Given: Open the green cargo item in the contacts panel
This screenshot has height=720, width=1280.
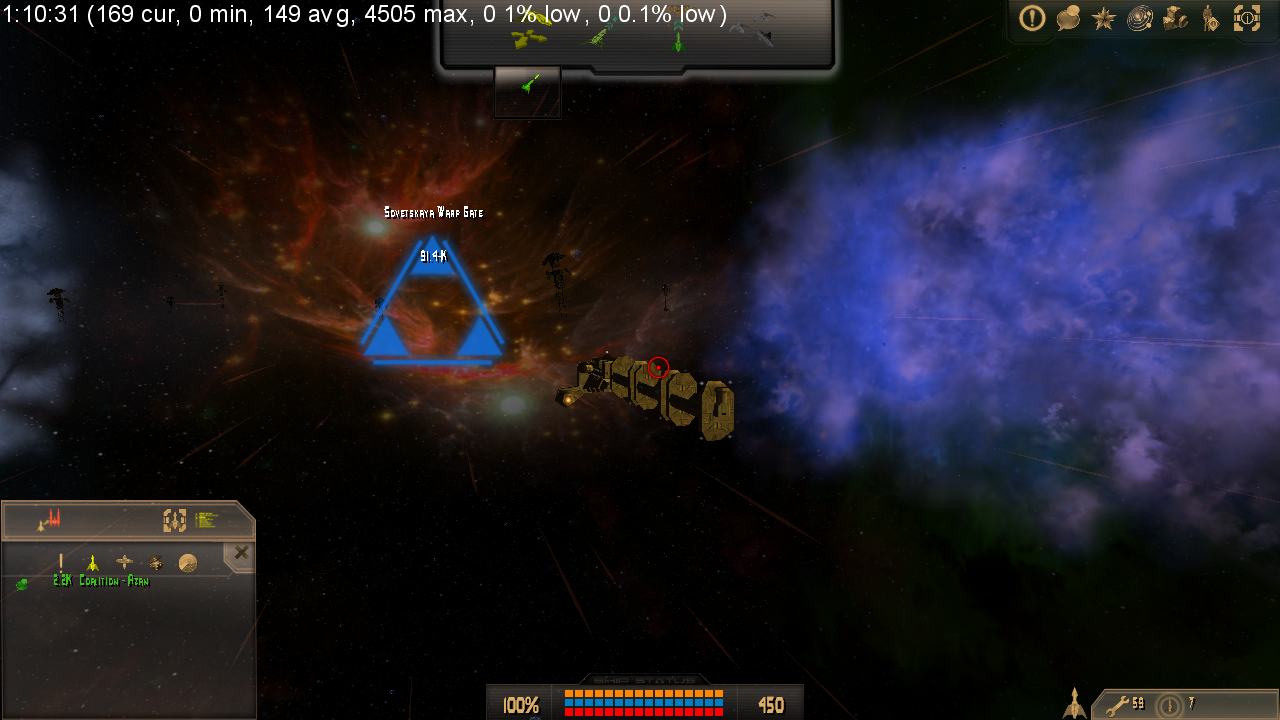Looking at the screenshot, I should point(21,583).
